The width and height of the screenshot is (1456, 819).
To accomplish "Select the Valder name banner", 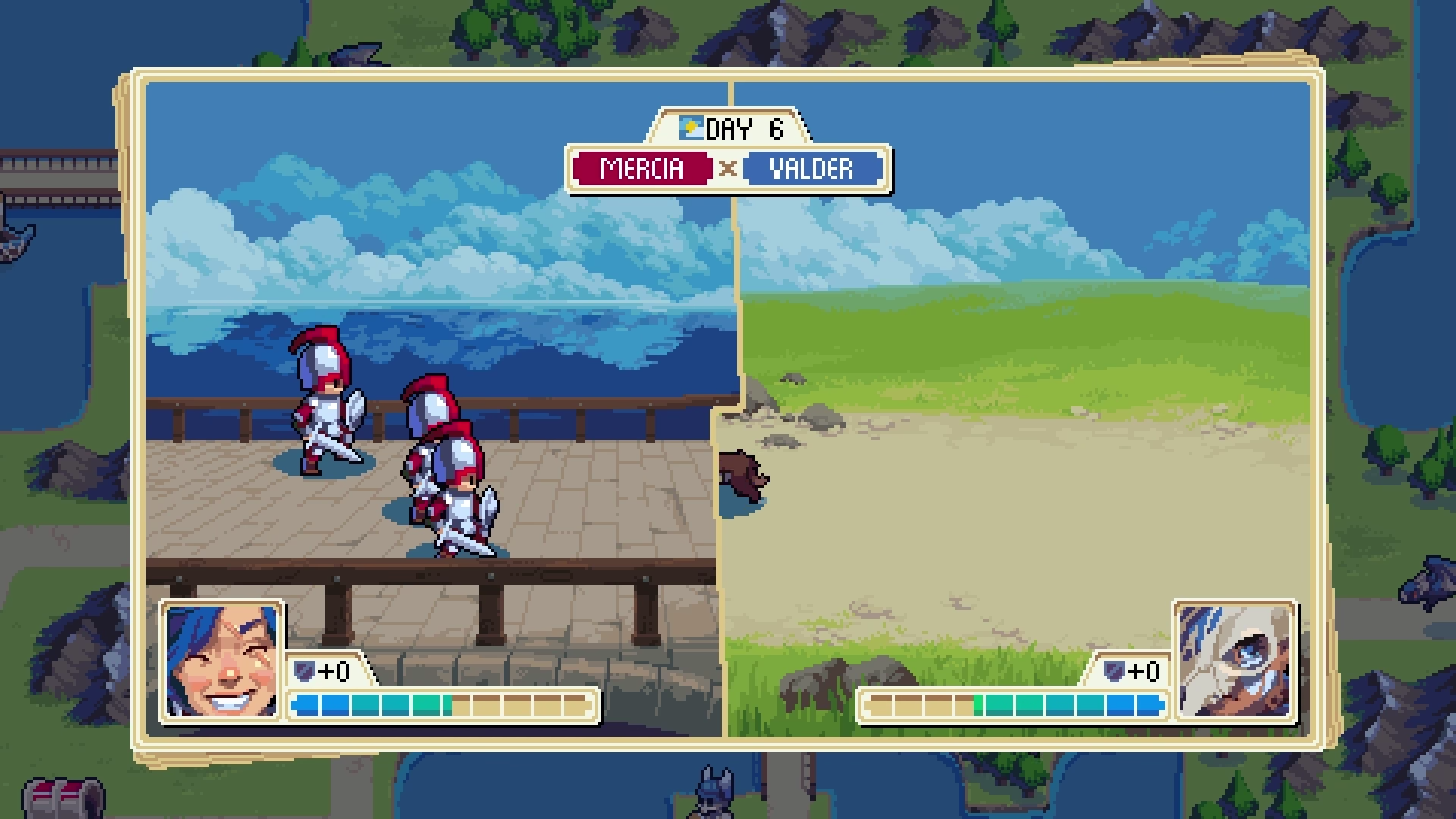I will [813, 168].
